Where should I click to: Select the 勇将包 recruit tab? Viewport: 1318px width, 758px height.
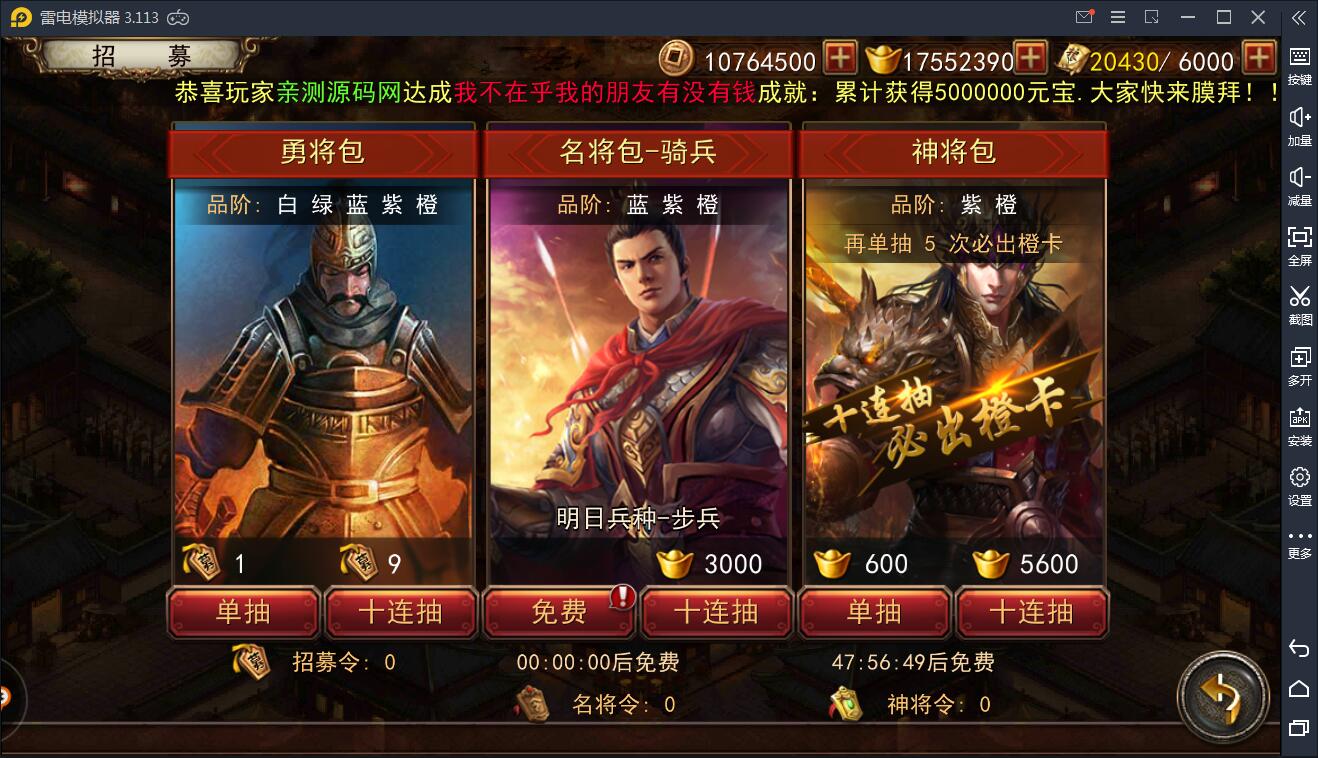coord(324,153)
